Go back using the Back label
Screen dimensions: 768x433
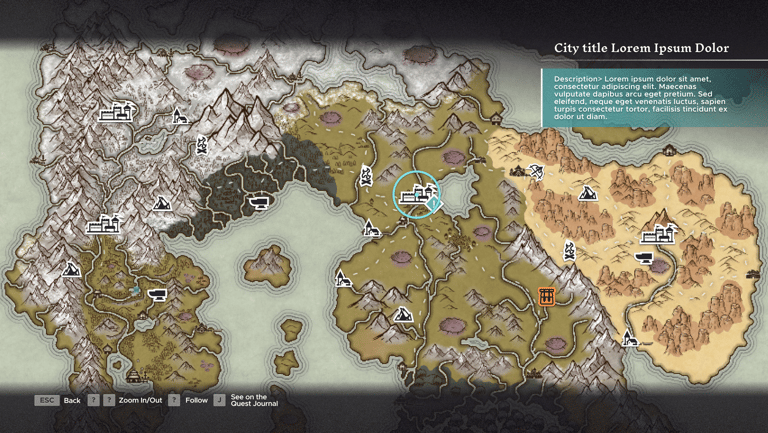tap(72, 400)
